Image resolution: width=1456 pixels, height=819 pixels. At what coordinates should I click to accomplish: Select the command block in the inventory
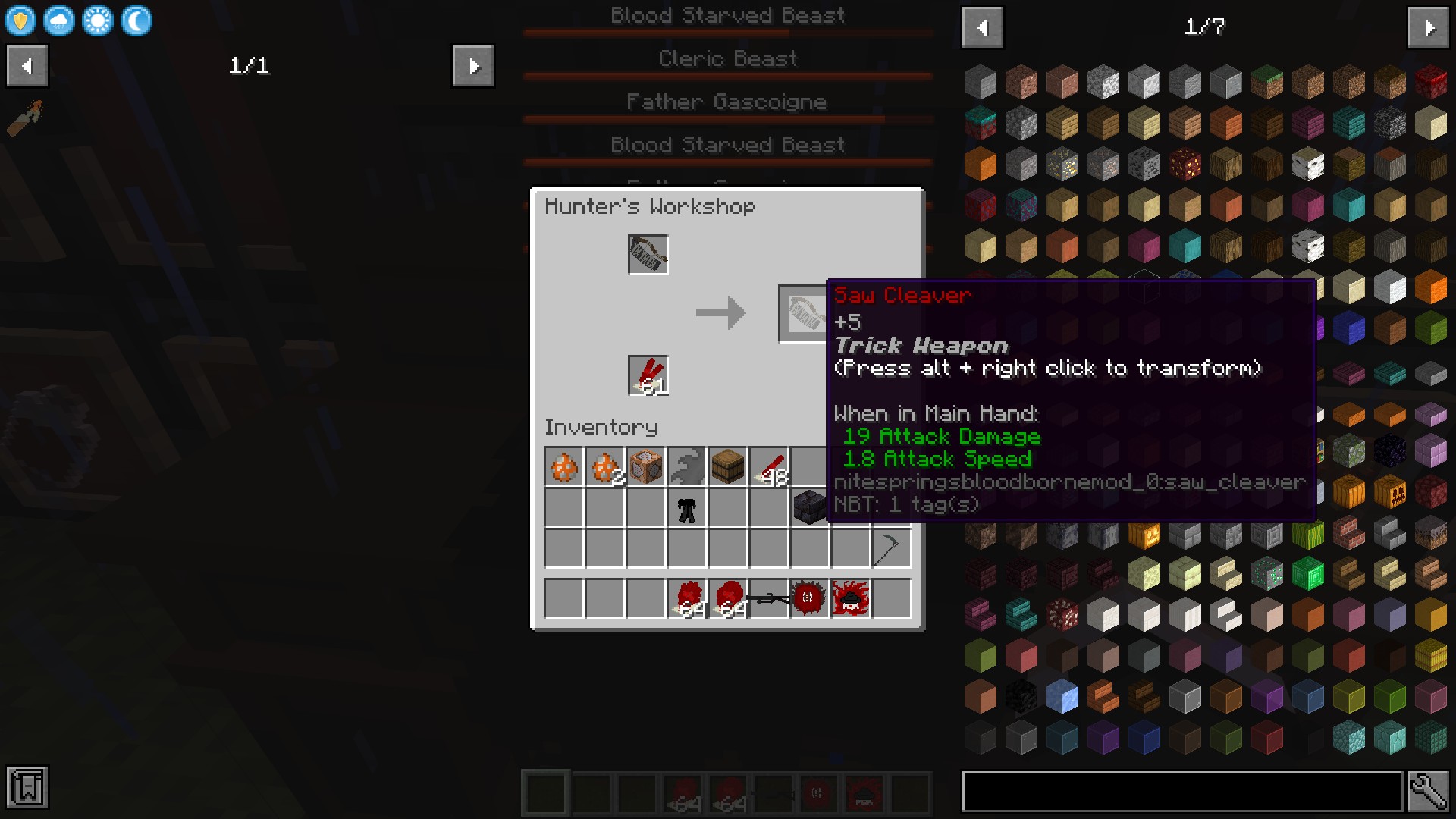pyautogui.click(x=646, y=466)
